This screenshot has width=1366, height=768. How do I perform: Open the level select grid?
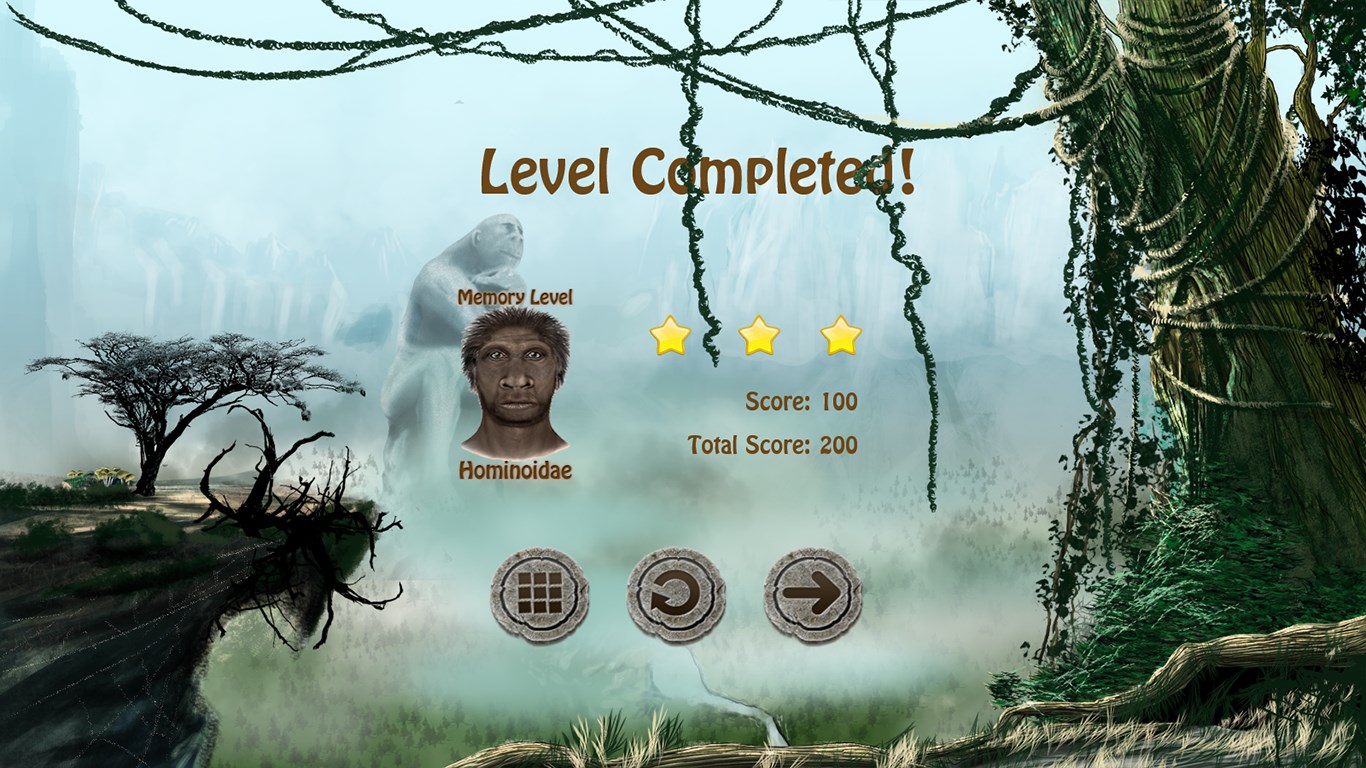tap(539, 596)
